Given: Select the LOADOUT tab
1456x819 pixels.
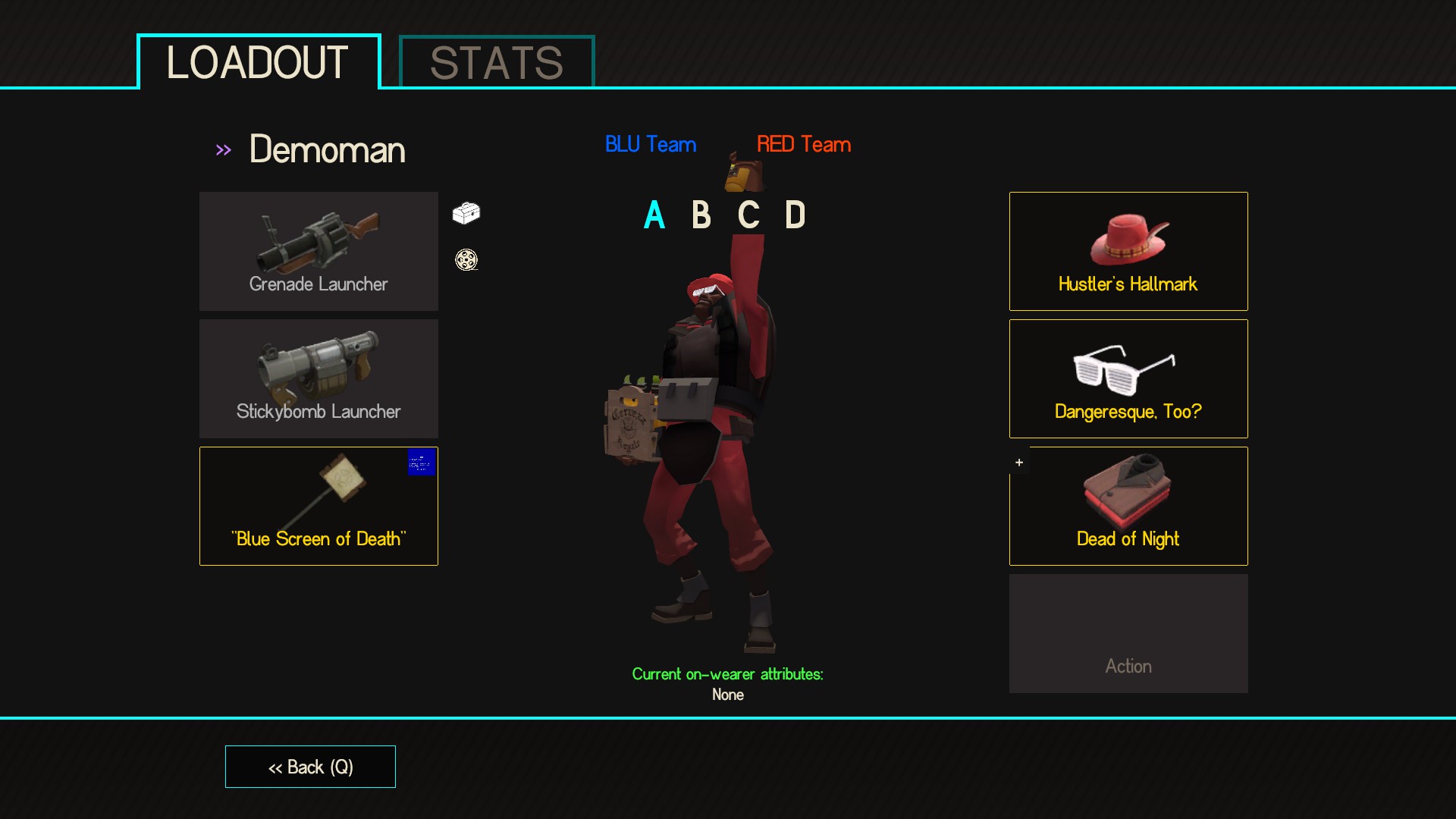Looking at the screenshot, I should pyautogui.click(x=258, y=62).
